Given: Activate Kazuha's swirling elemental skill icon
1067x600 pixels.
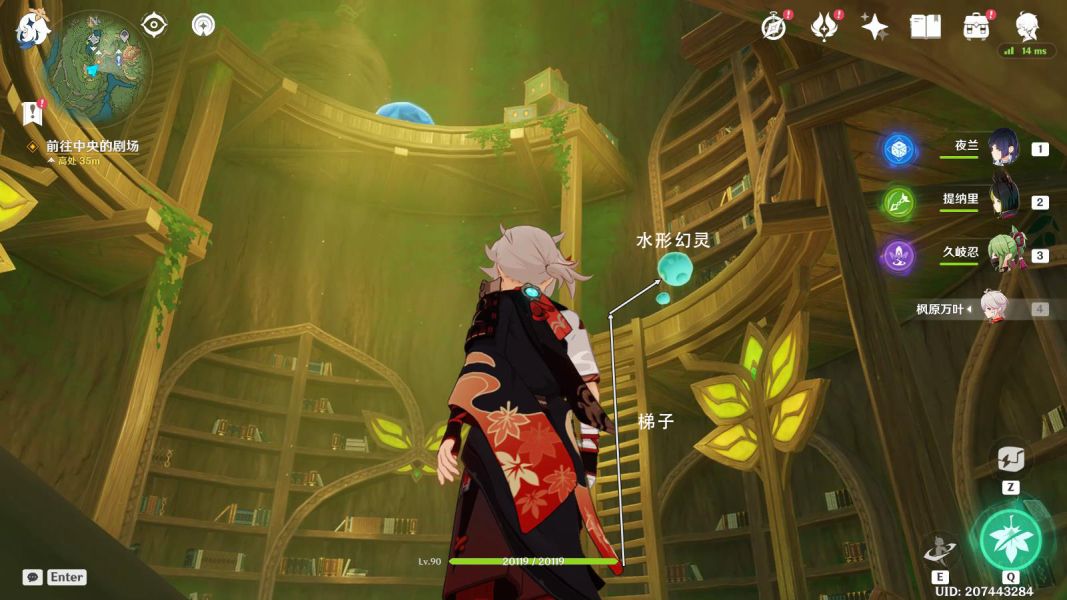Looking at the screenshot, I should pyautogui.click(x=940, y=551).
